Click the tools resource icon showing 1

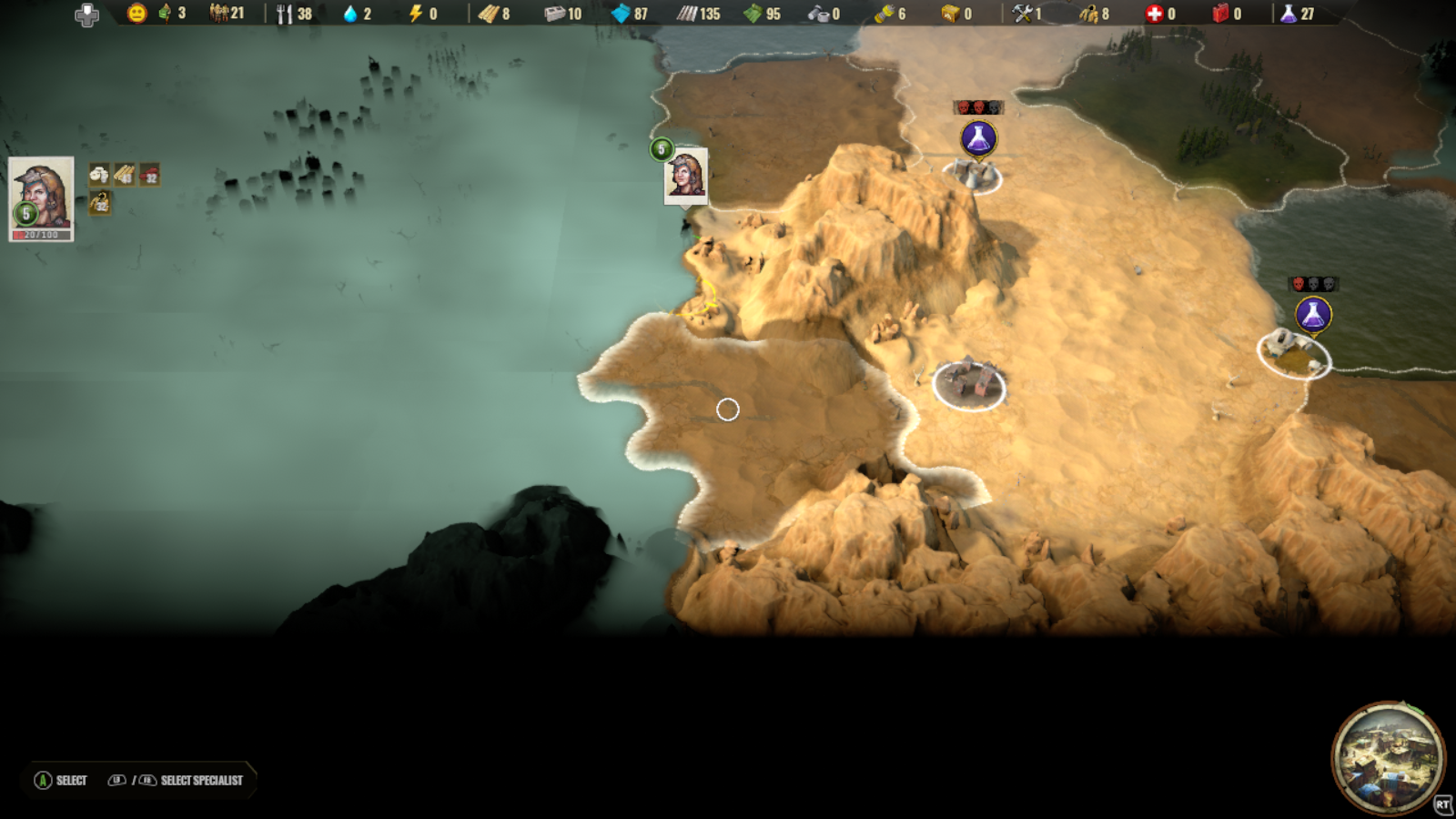pyautogui.click(x=1024, y=14)
